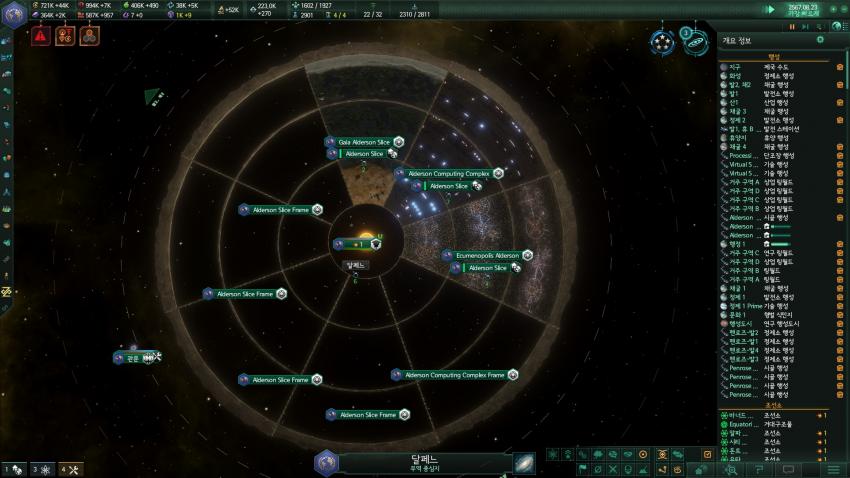This screenshot has height=478, width=850.
Task: Open the main menu hamburger button
Action: 833,469
